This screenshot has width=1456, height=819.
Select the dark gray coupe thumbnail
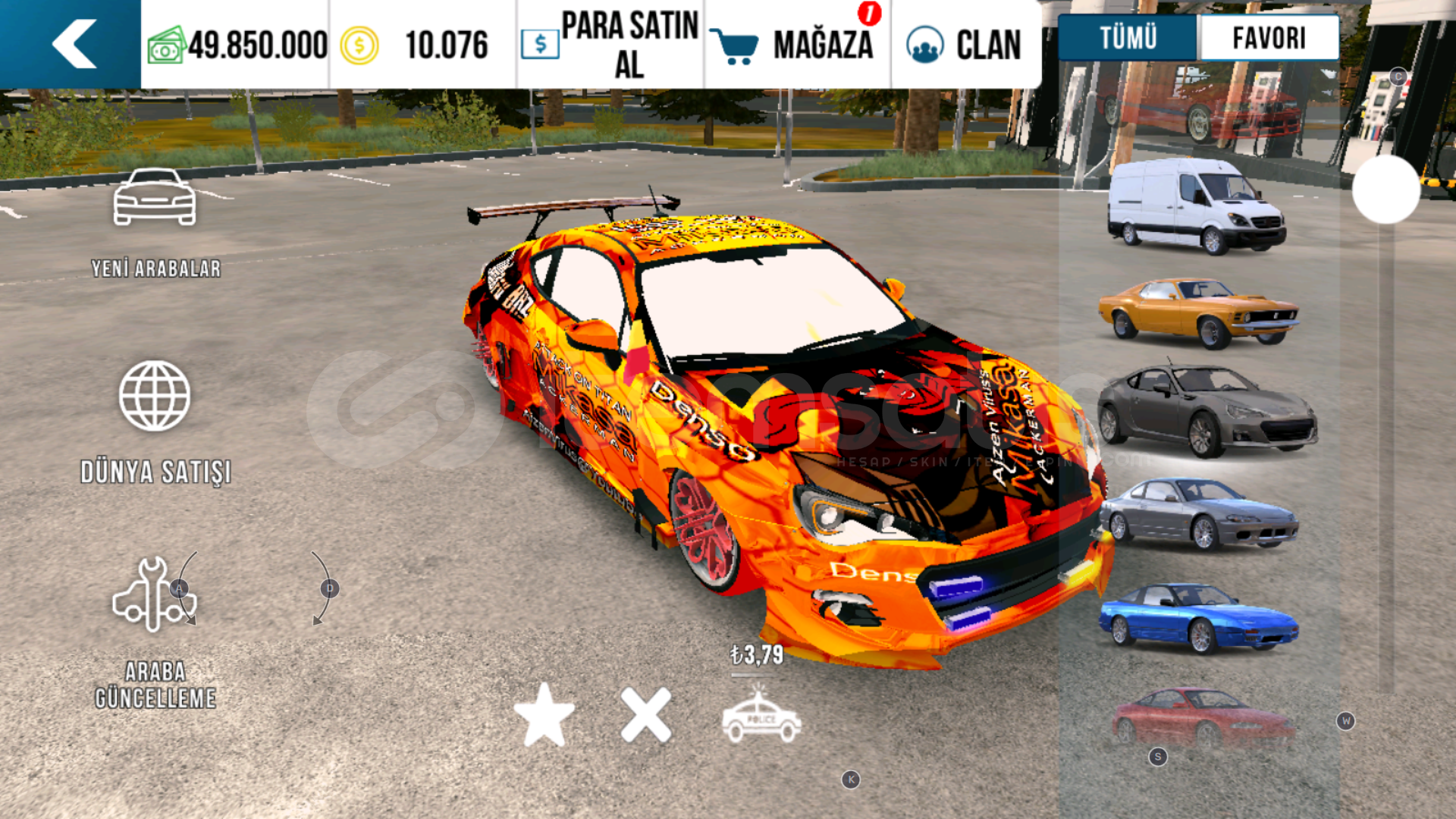pyautogui.click(x=1206, y=412)
